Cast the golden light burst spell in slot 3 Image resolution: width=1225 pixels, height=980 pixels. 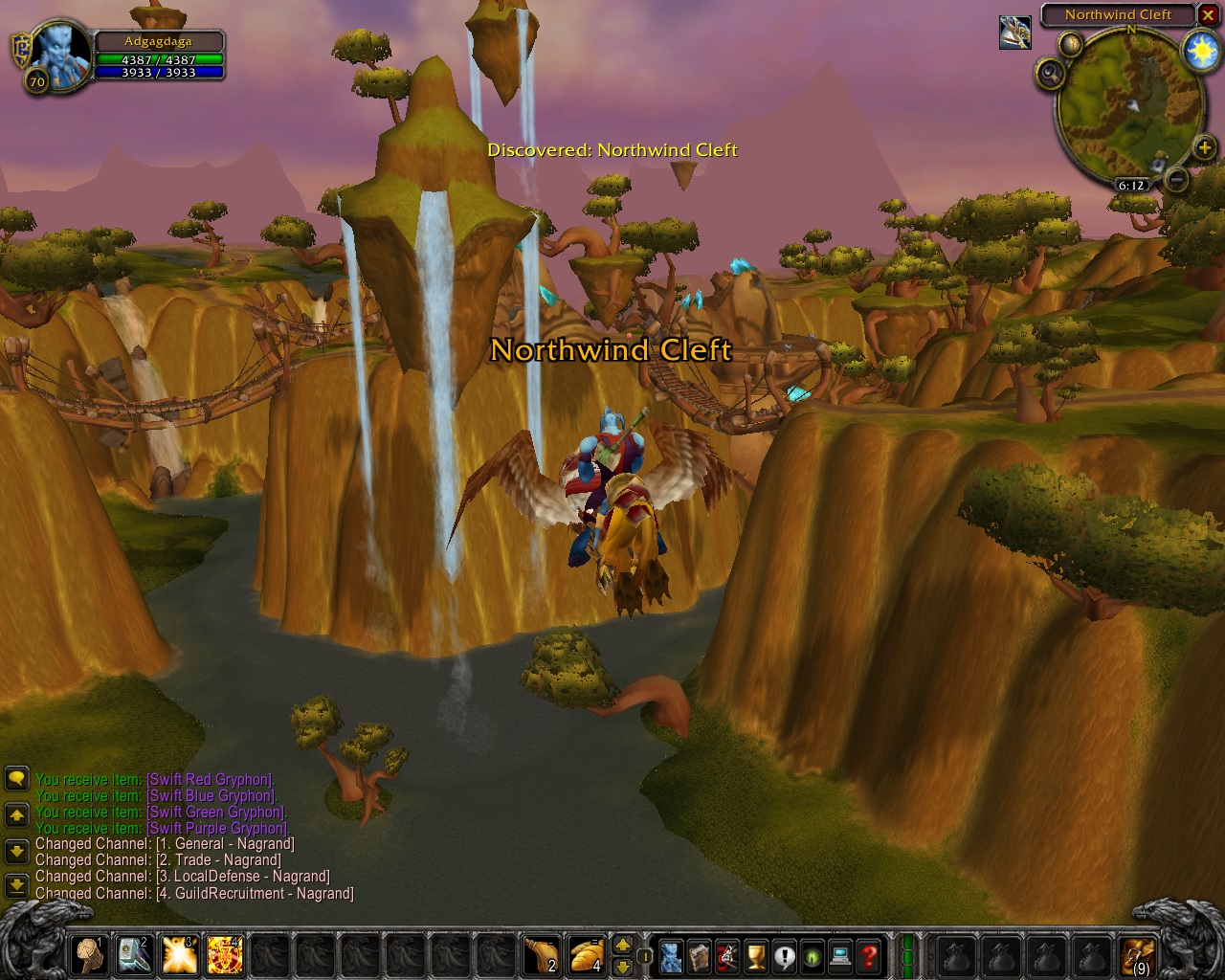[180, 955]
